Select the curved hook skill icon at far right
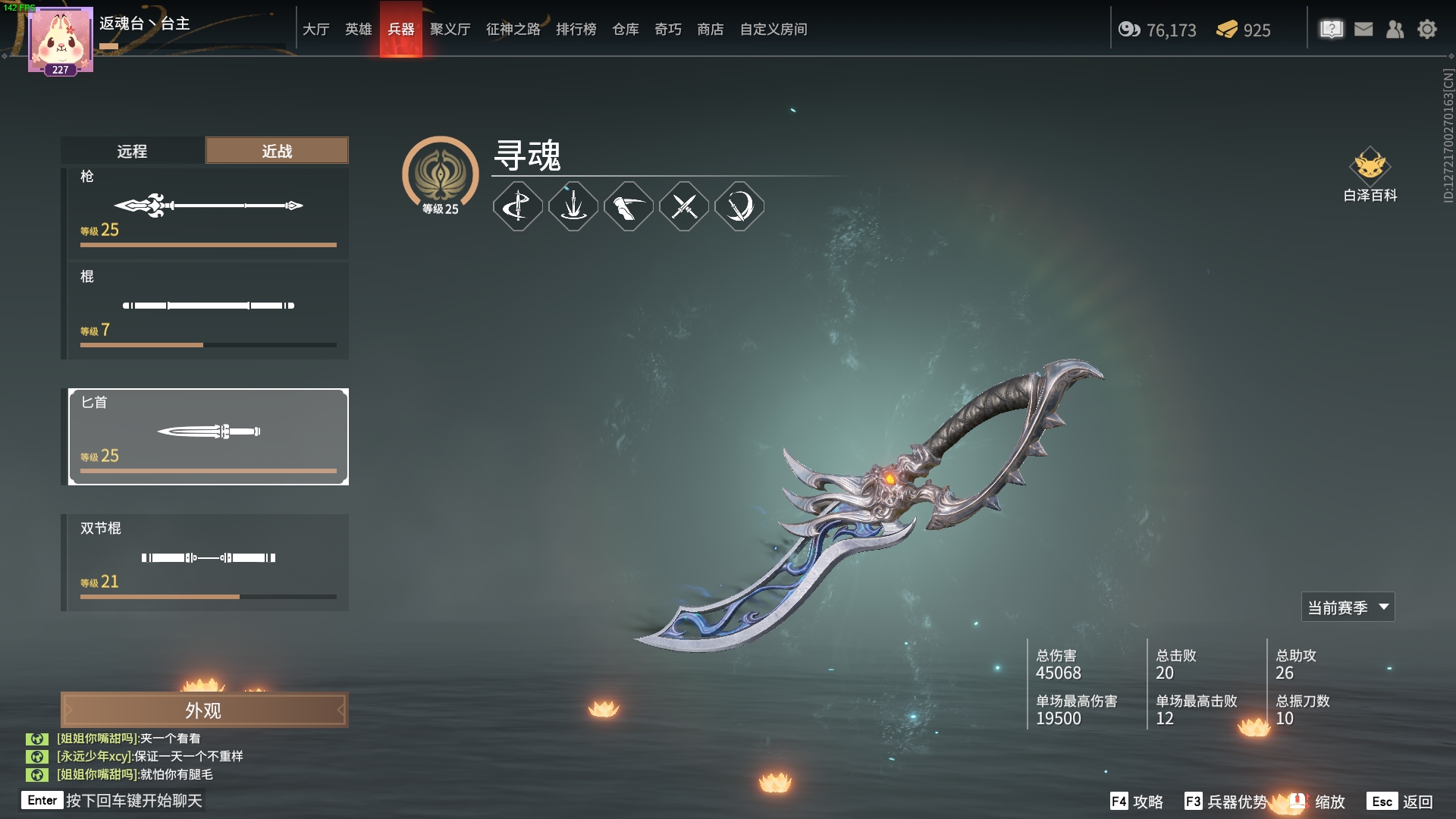Viewport: 1456px width, 819px height. 739,206
